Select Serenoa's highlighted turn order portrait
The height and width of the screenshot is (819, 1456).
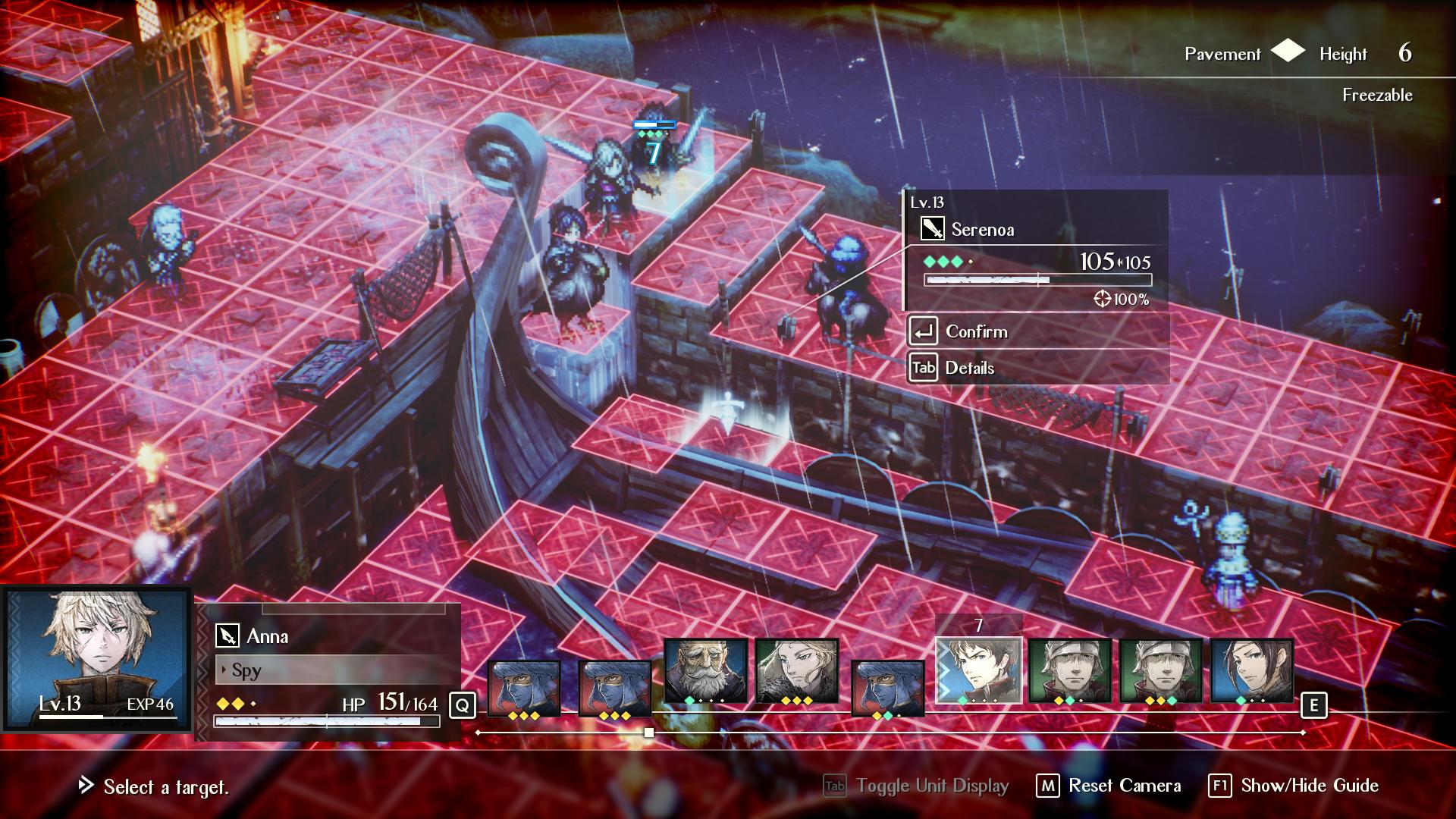tap(978, 671)
